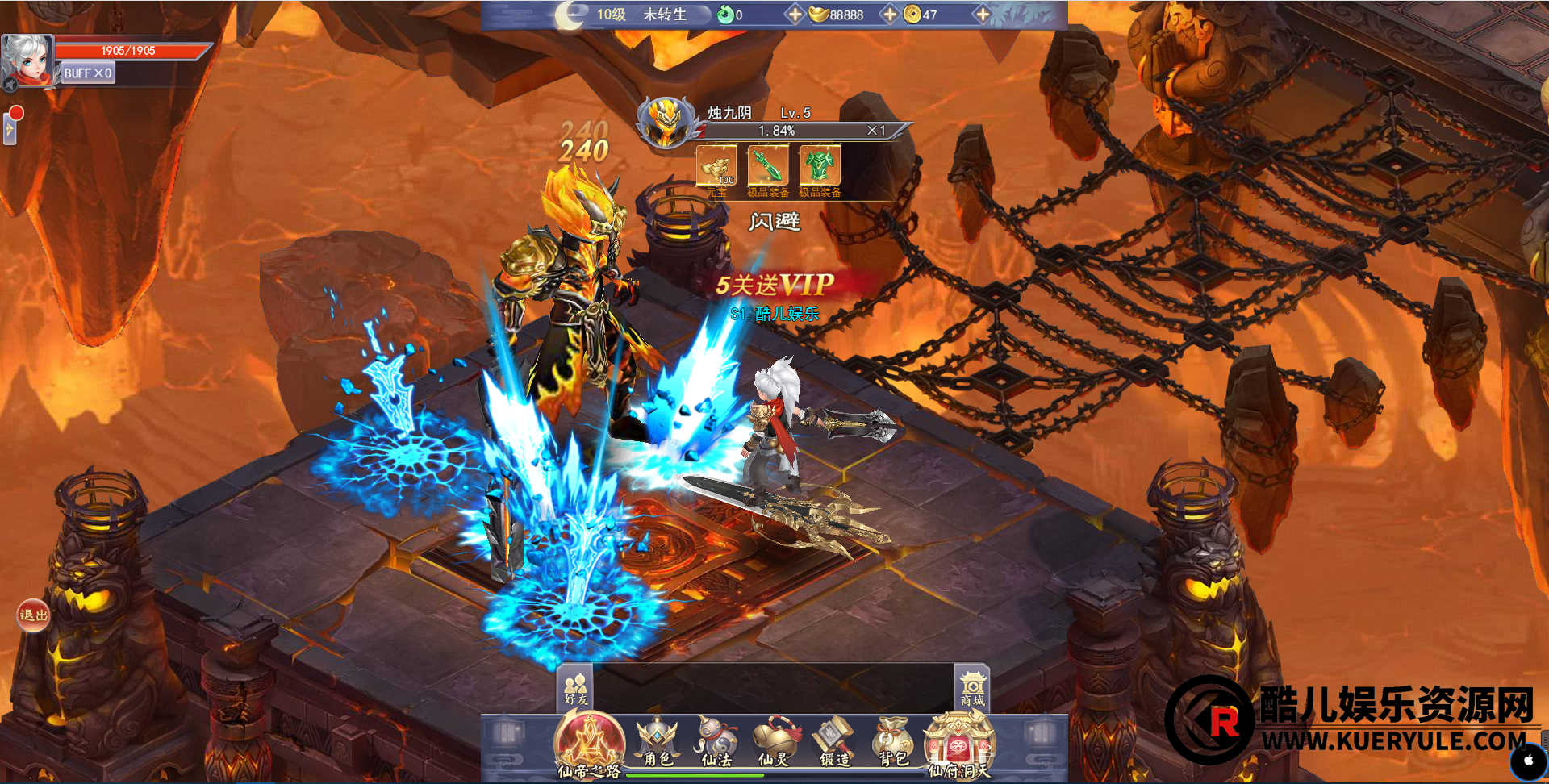Click the 退出 exit button
The image size is (1549, 784).
(x=33, y=615)
